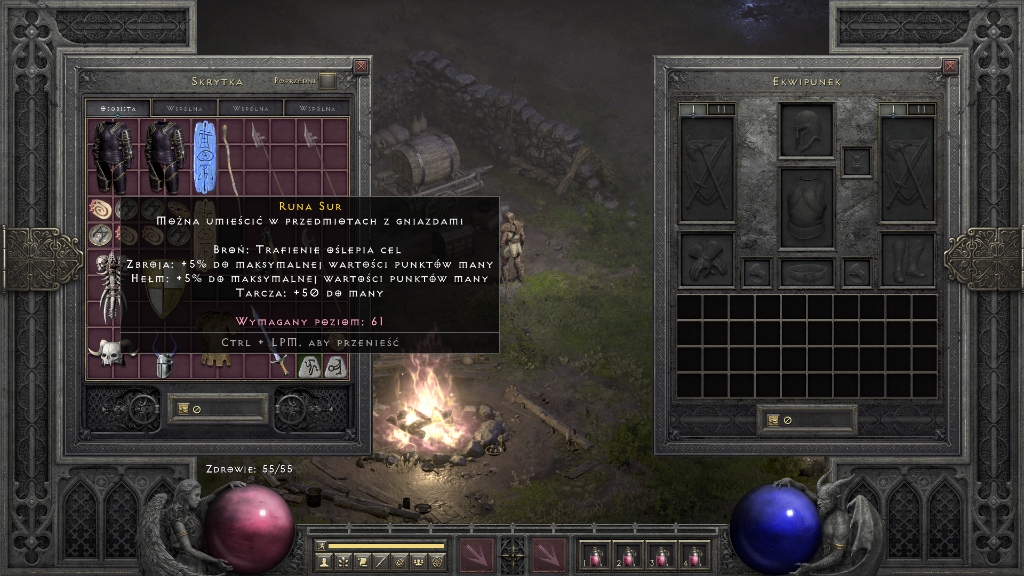Screen dimensions: 1024x576
Task: Pick up the horned skull helm
Action: pos(111,353)
